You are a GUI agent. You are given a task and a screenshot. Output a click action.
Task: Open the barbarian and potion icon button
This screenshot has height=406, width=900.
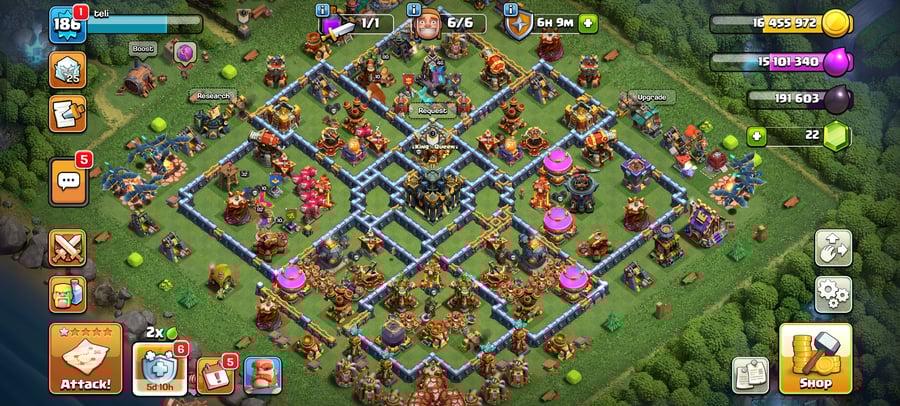click(67, 293)
